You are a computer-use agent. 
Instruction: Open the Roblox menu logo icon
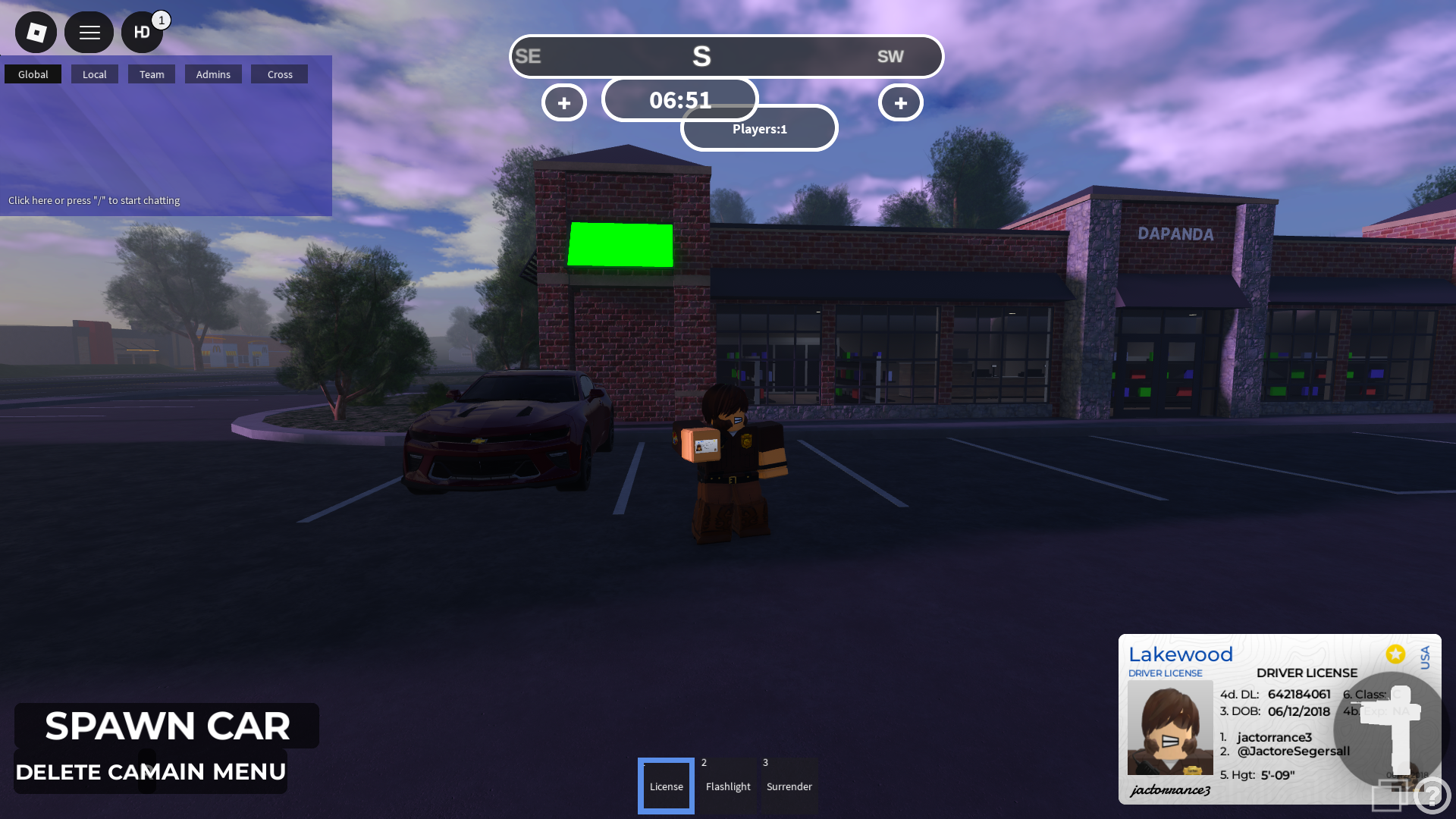click(35, 32)
